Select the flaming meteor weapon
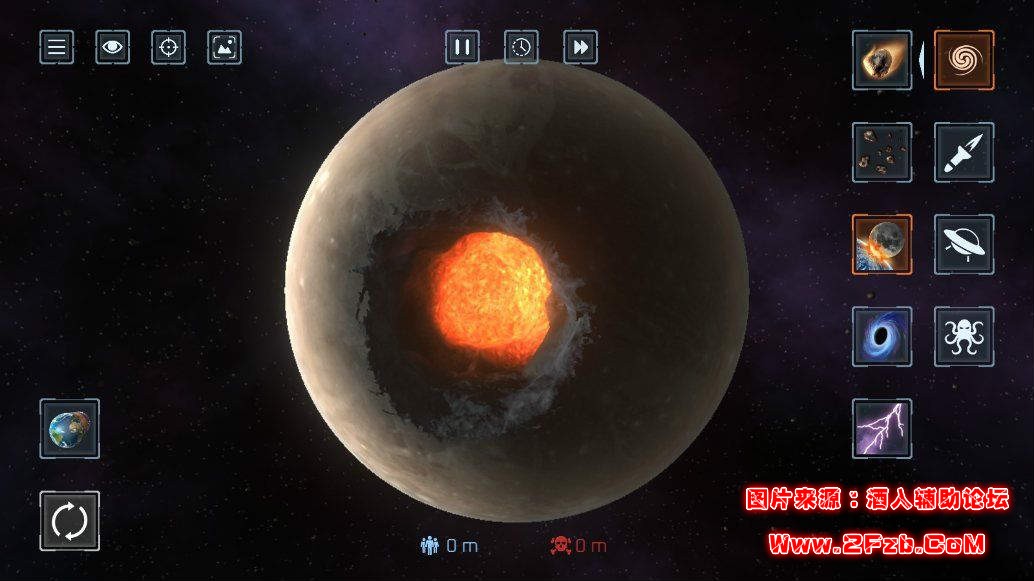This screenshot has width=1034, height=581. pyautogui.click(x=882, y=60)
